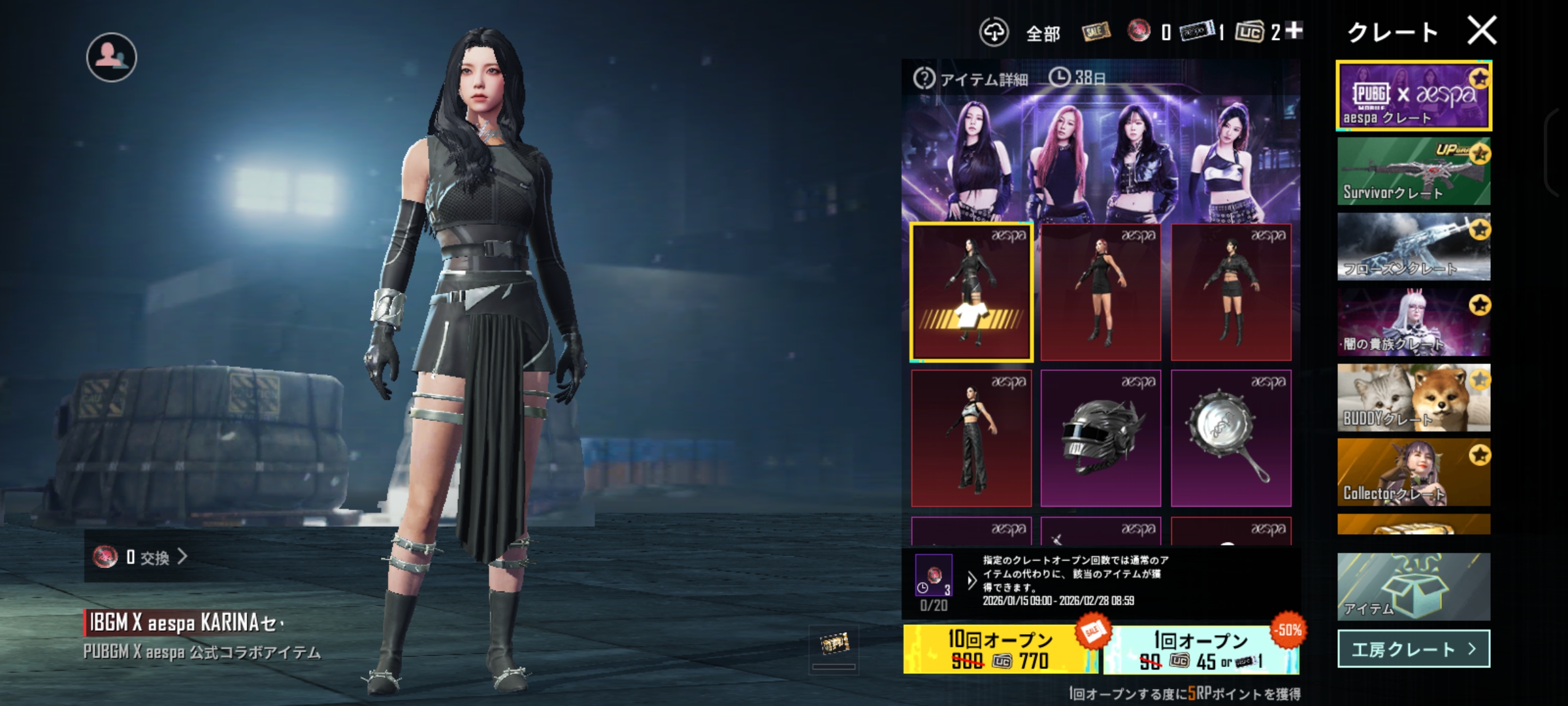Choose the purple crate with the white-haired girl
The height and width of the screenshot is (706, 1568).
tap(1414, 322)
